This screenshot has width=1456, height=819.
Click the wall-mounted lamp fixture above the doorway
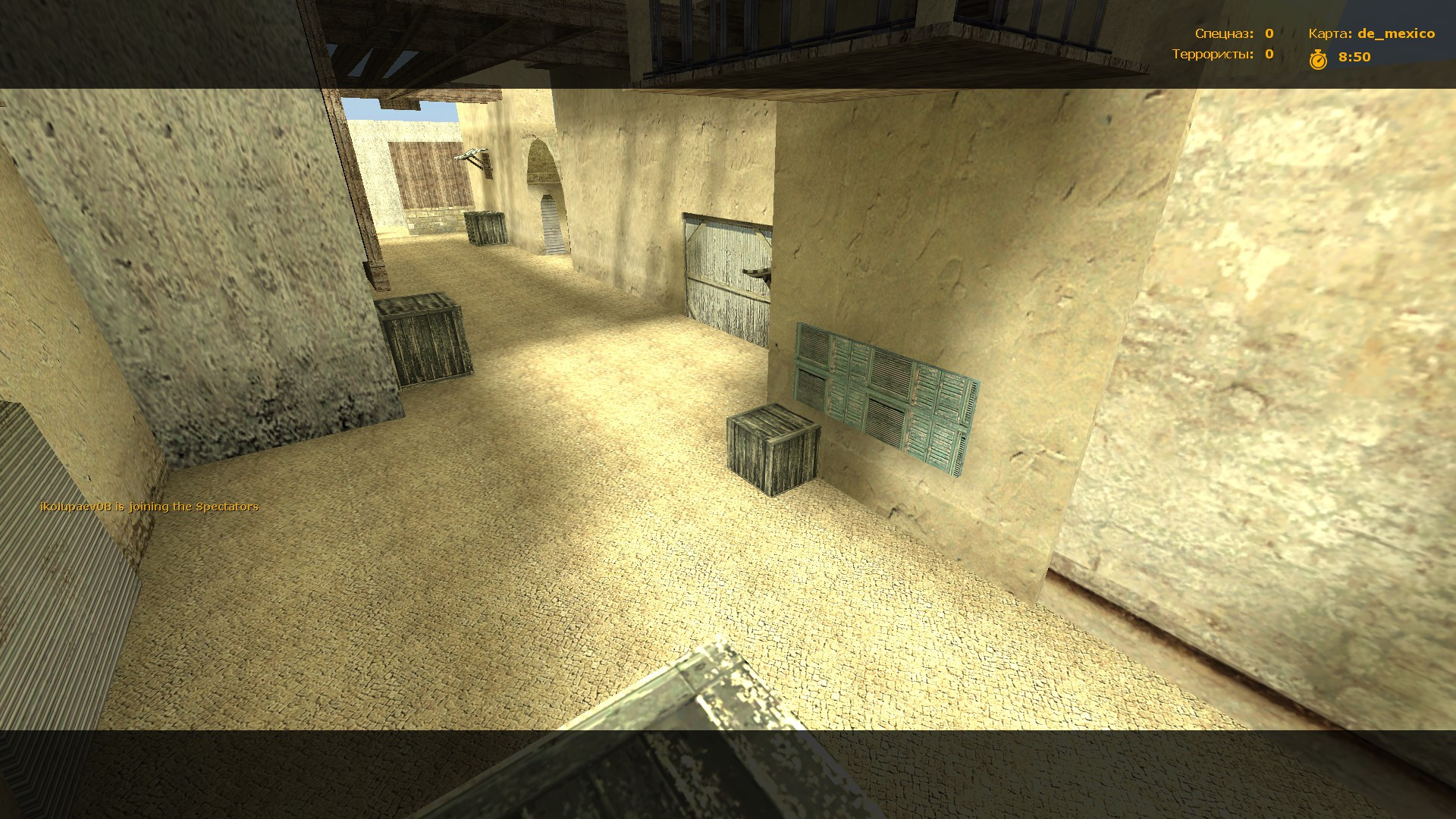470,155
